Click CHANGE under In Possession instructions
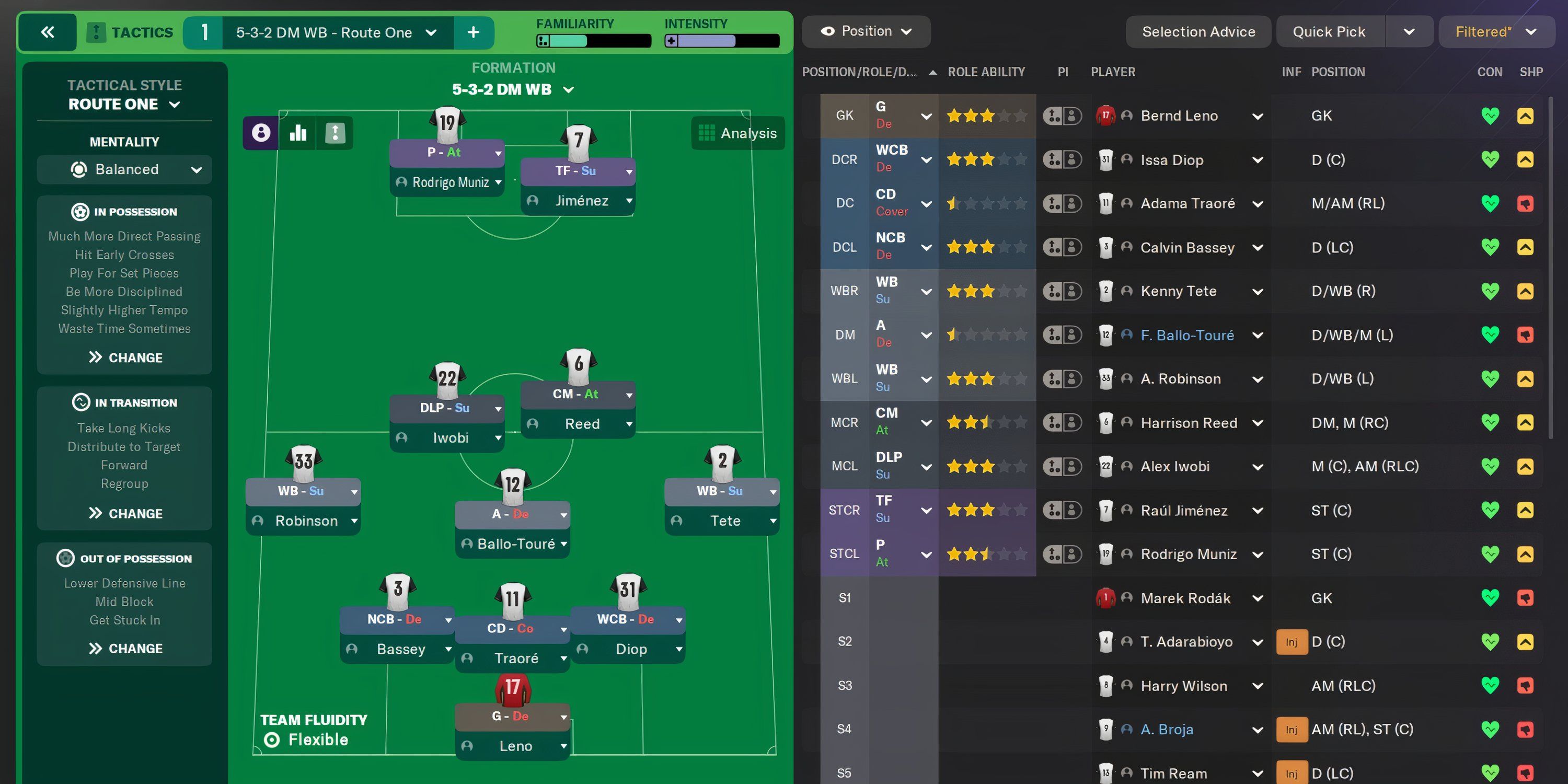 124,358
